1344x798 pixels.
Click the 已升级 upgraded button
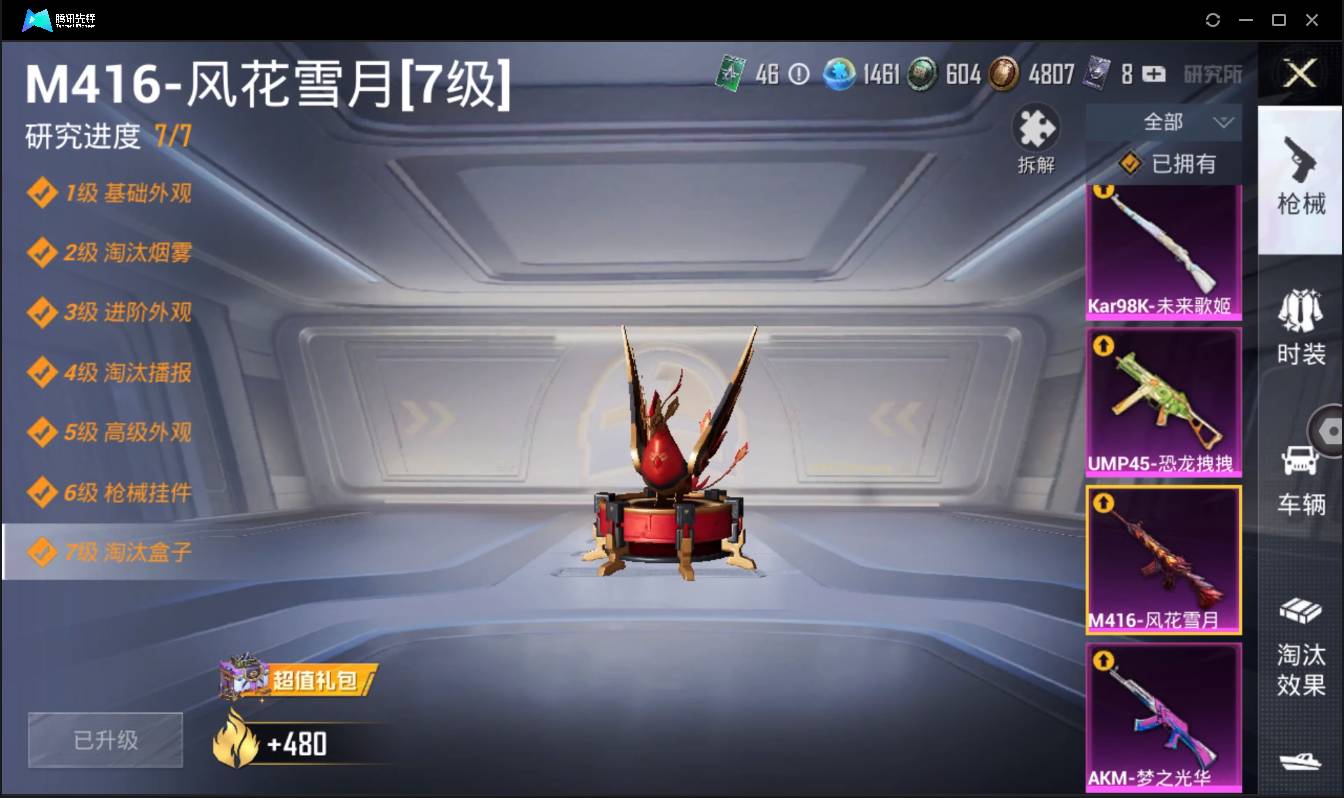[104, 740]
